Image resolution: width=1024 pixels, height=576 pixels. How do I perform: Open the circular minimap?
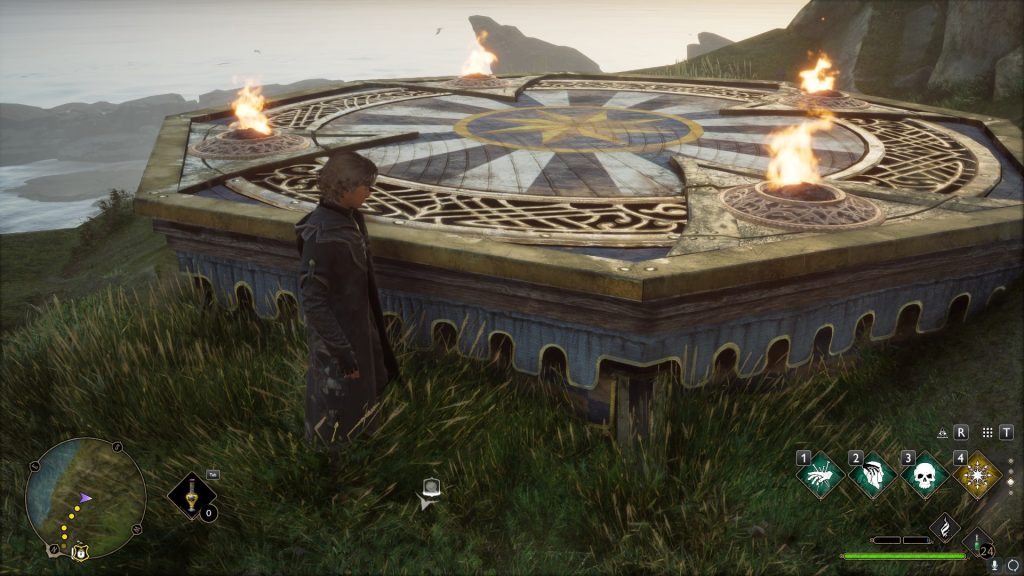click(x=85, y=497)
